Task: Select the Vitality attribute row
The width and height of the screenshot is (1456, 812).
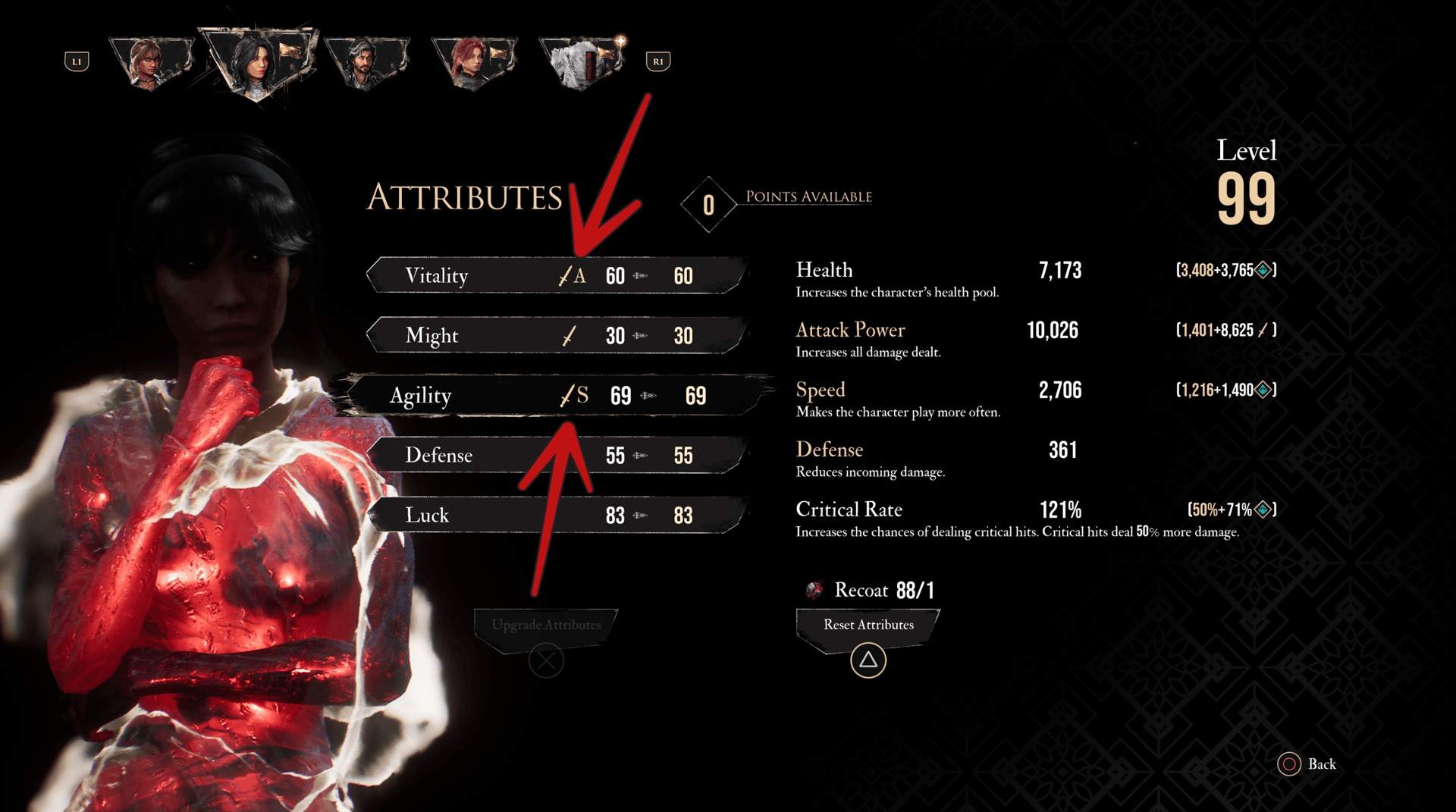Action: click(556, 275)
